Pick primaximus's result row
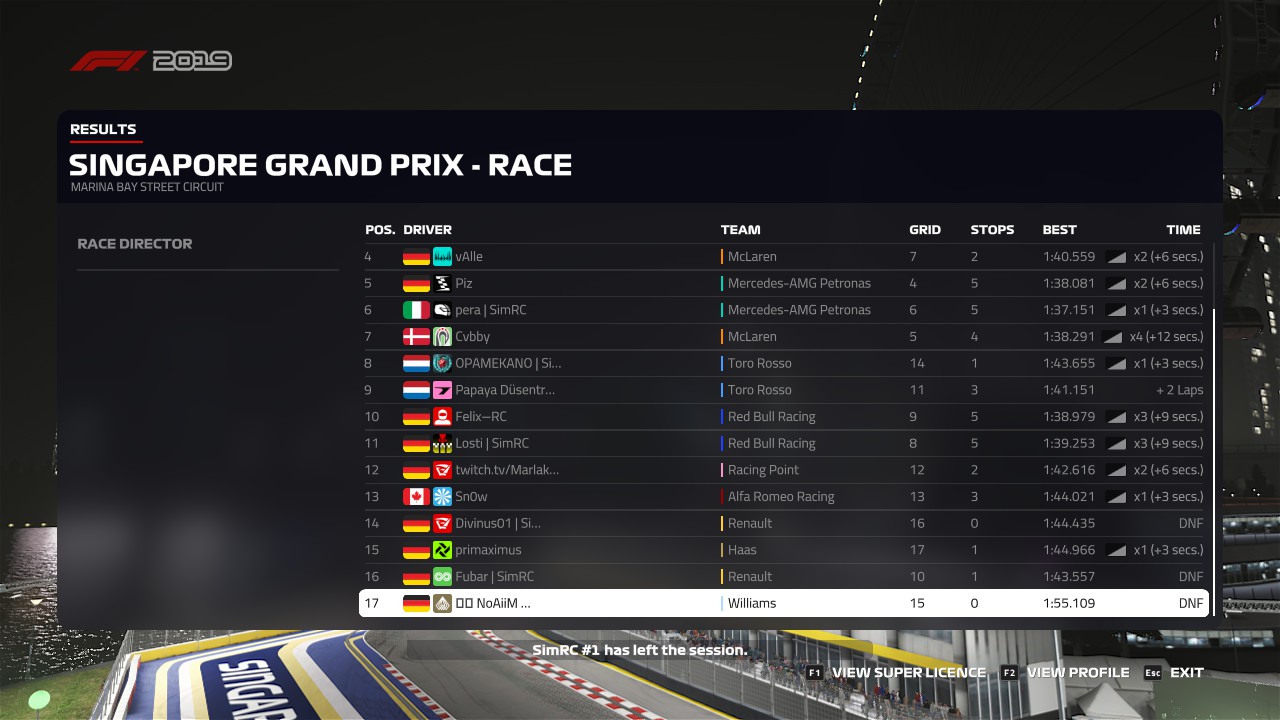 point(784,550)
